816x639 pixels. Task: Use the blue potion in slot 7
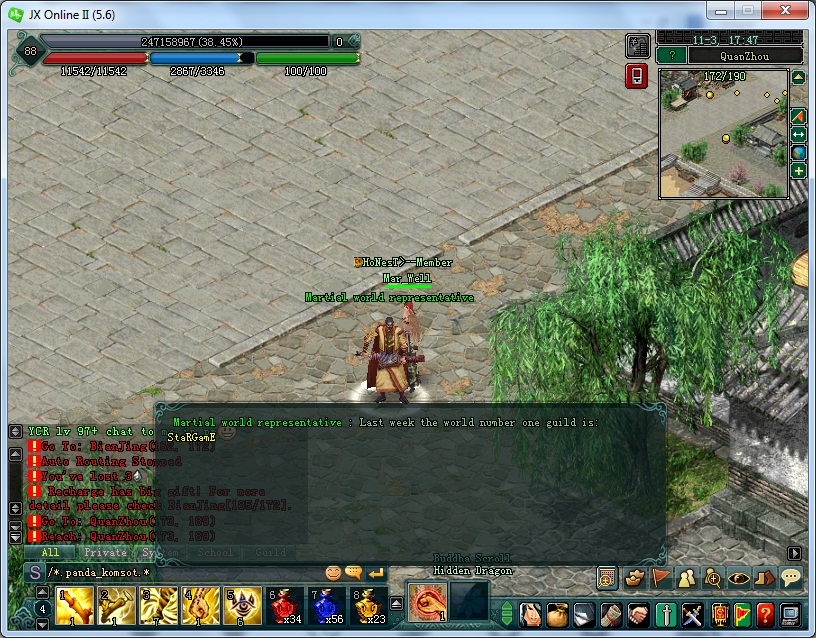328,606
